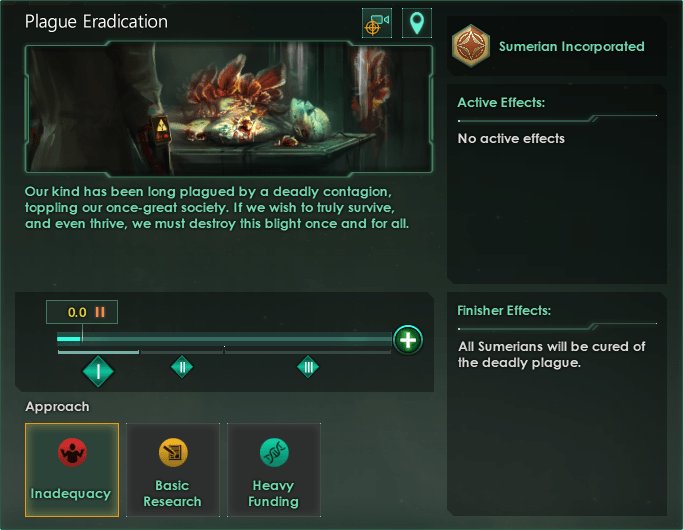Select the stage II diamond marker
The image size is (683, 530).
(182, 367)
